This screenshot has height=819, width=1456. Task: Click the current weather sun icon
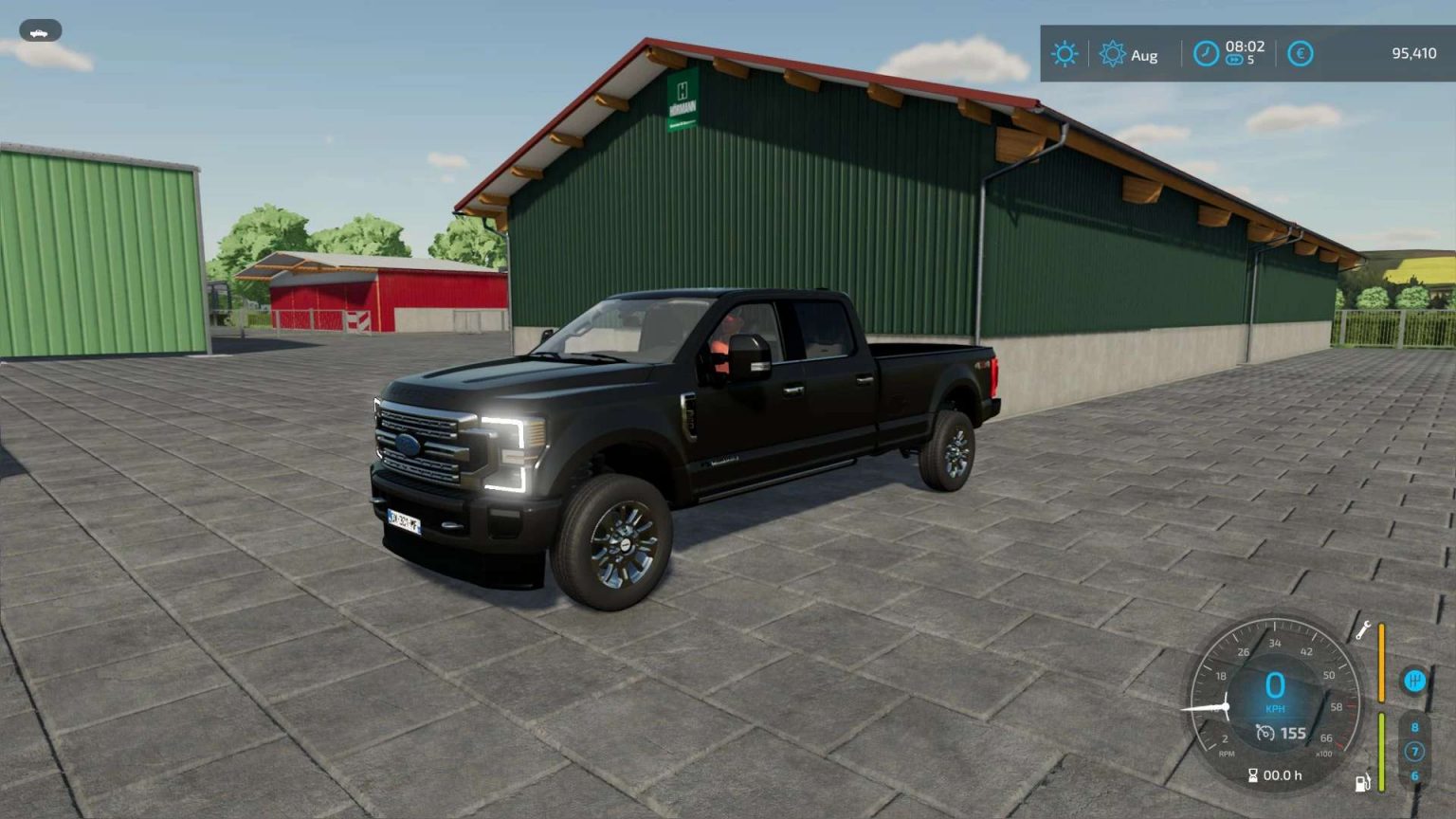click(x=1064, y=54)
